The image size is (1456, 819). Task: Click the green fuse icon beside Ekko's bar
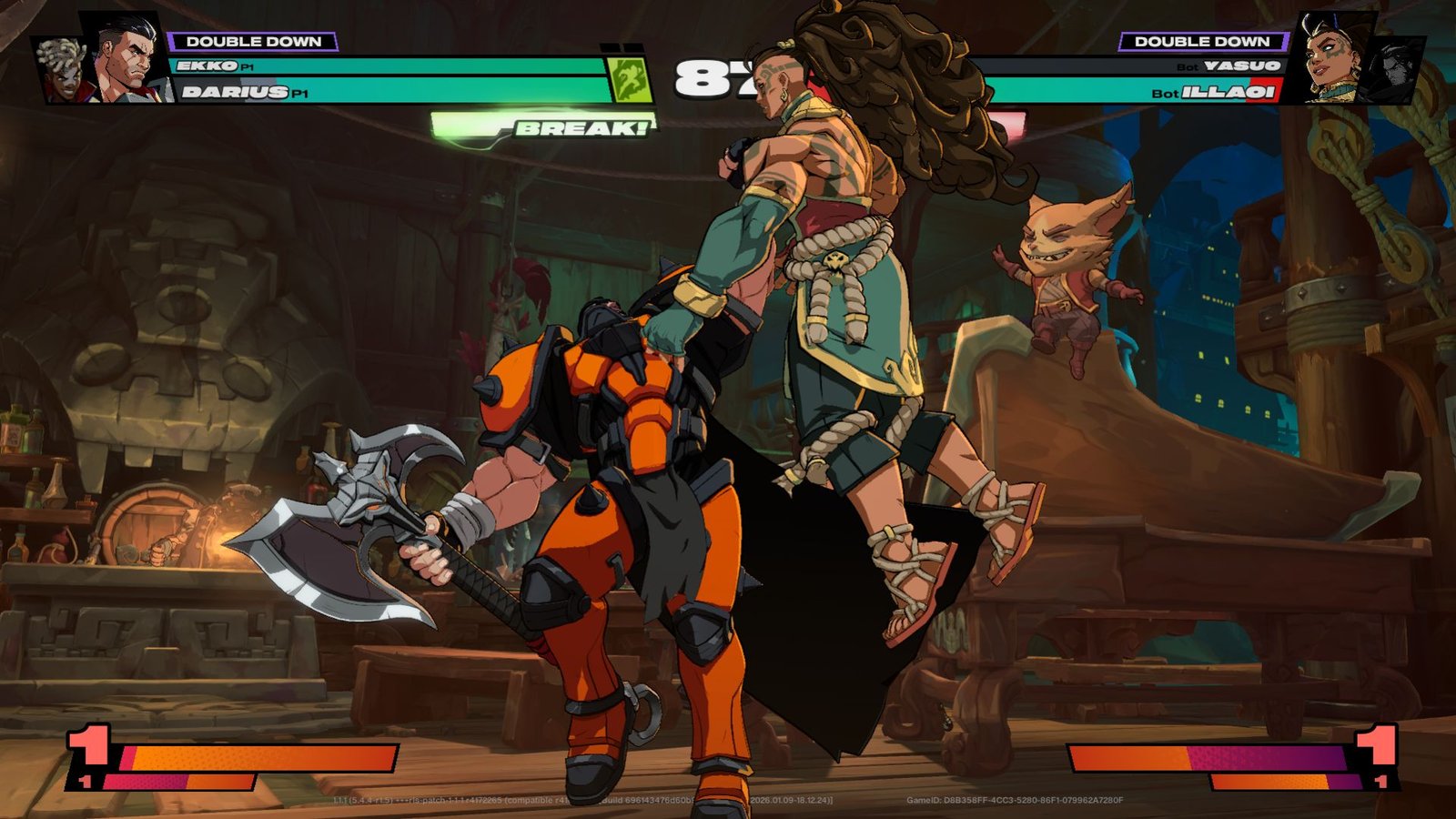pos(628,78)
